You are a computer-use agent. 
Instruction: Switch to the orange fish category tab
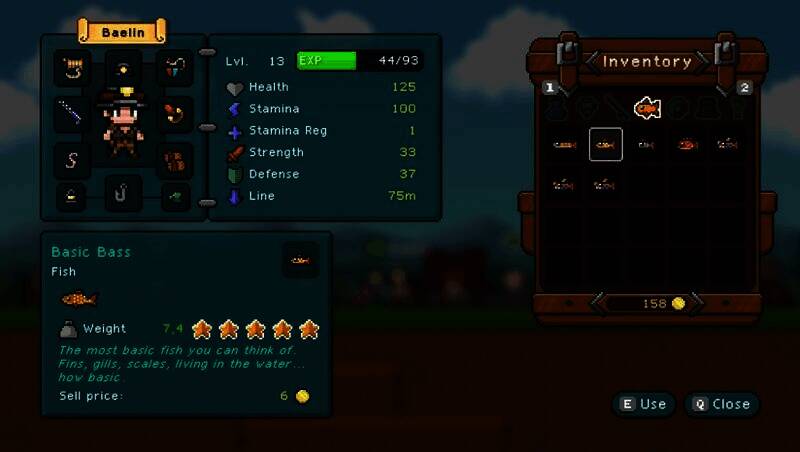tap(646, 107)
